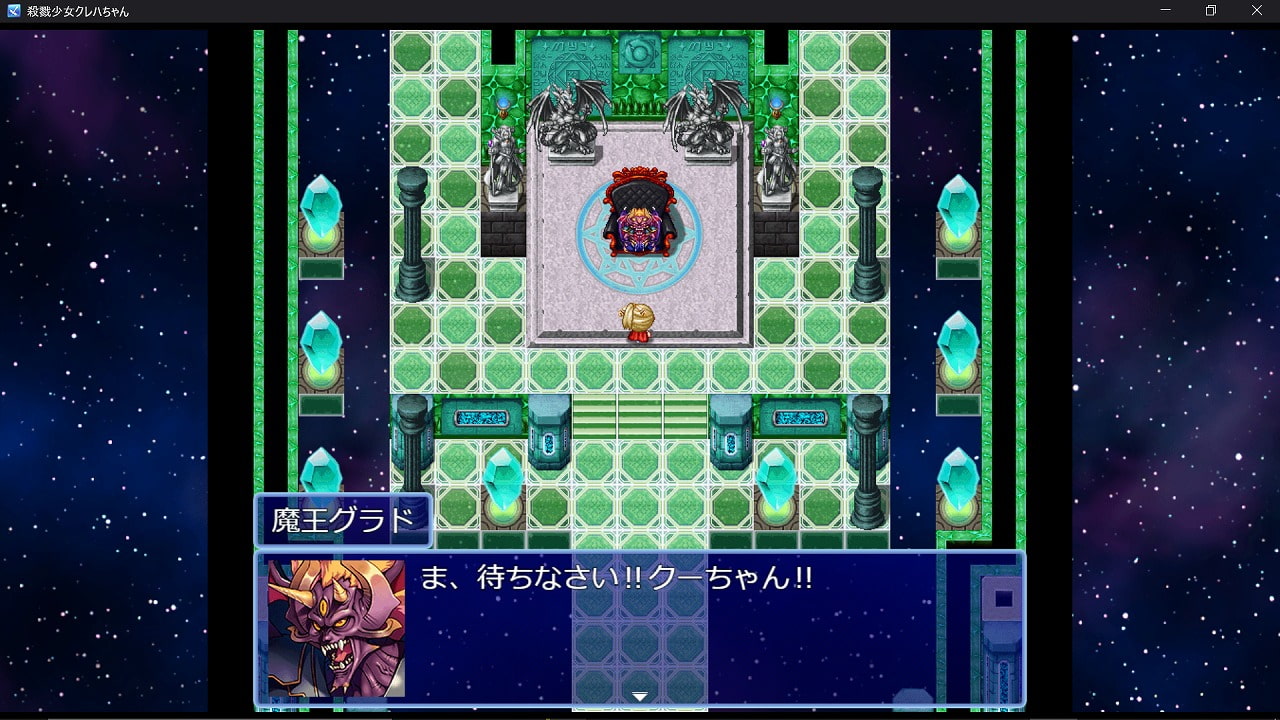Restore down the game window
The height and width of the screenshot is (720, 1280).
pos(1211,11)
